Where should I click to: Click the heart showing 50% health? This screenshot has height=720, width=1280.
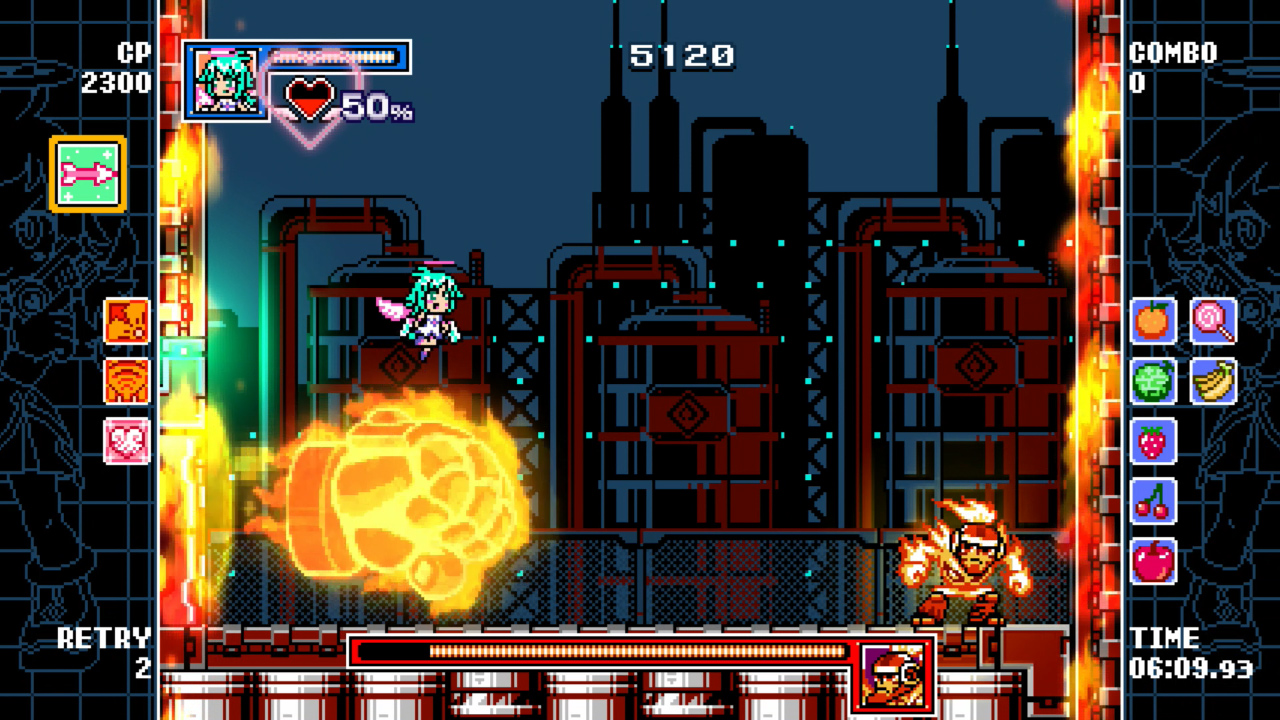pyautogui.click(x=310, y=99)
